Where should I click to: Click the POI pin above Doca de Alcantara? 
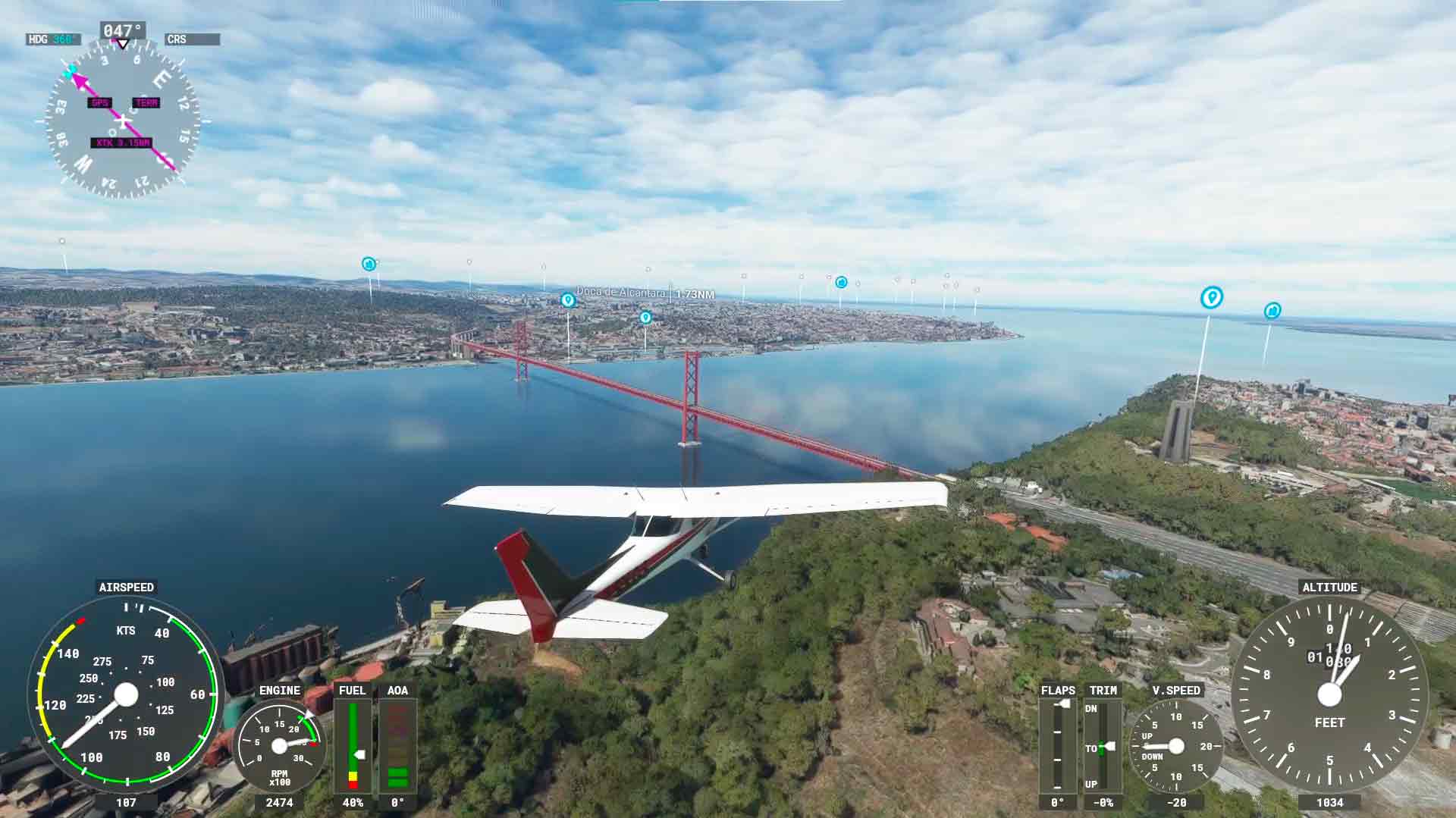(567, 300)
